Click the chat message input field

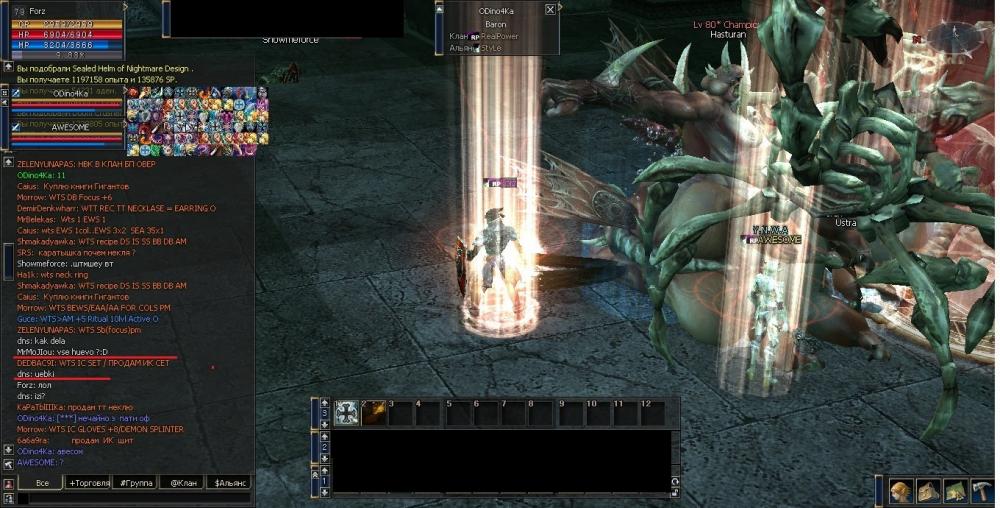point(130,497)
